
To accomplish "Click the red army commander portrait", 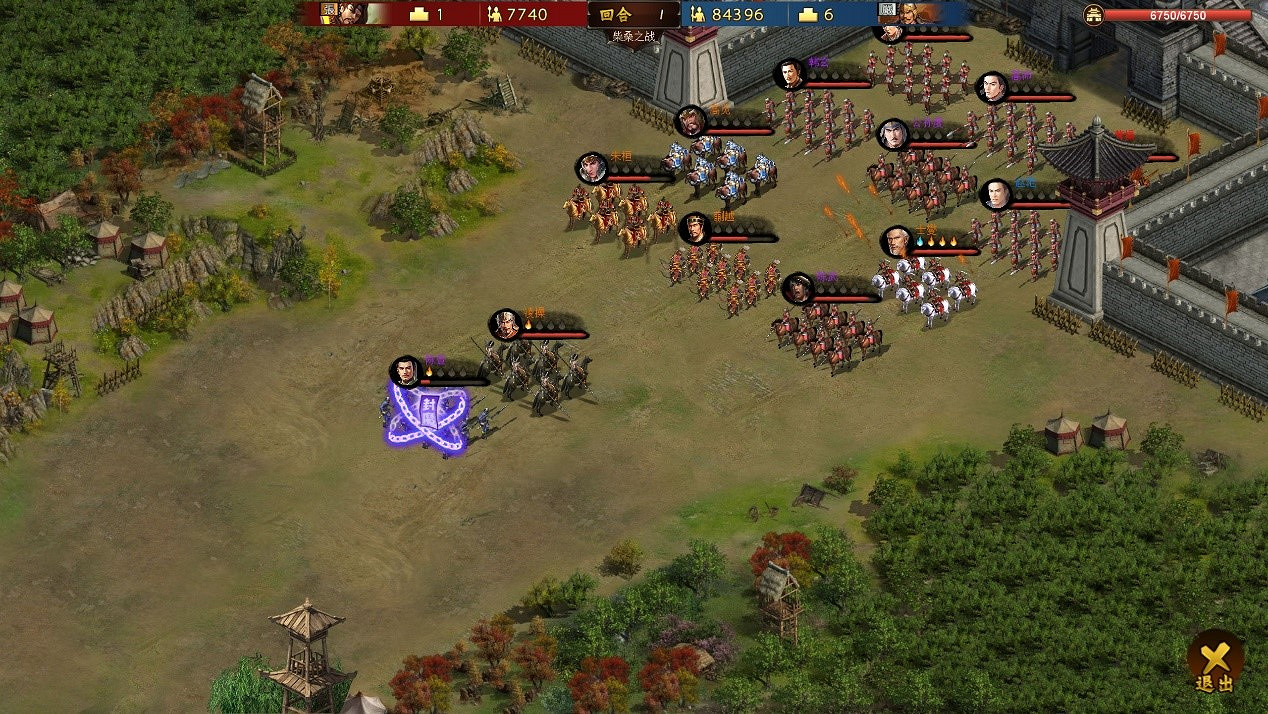I will tap(342, 13).
